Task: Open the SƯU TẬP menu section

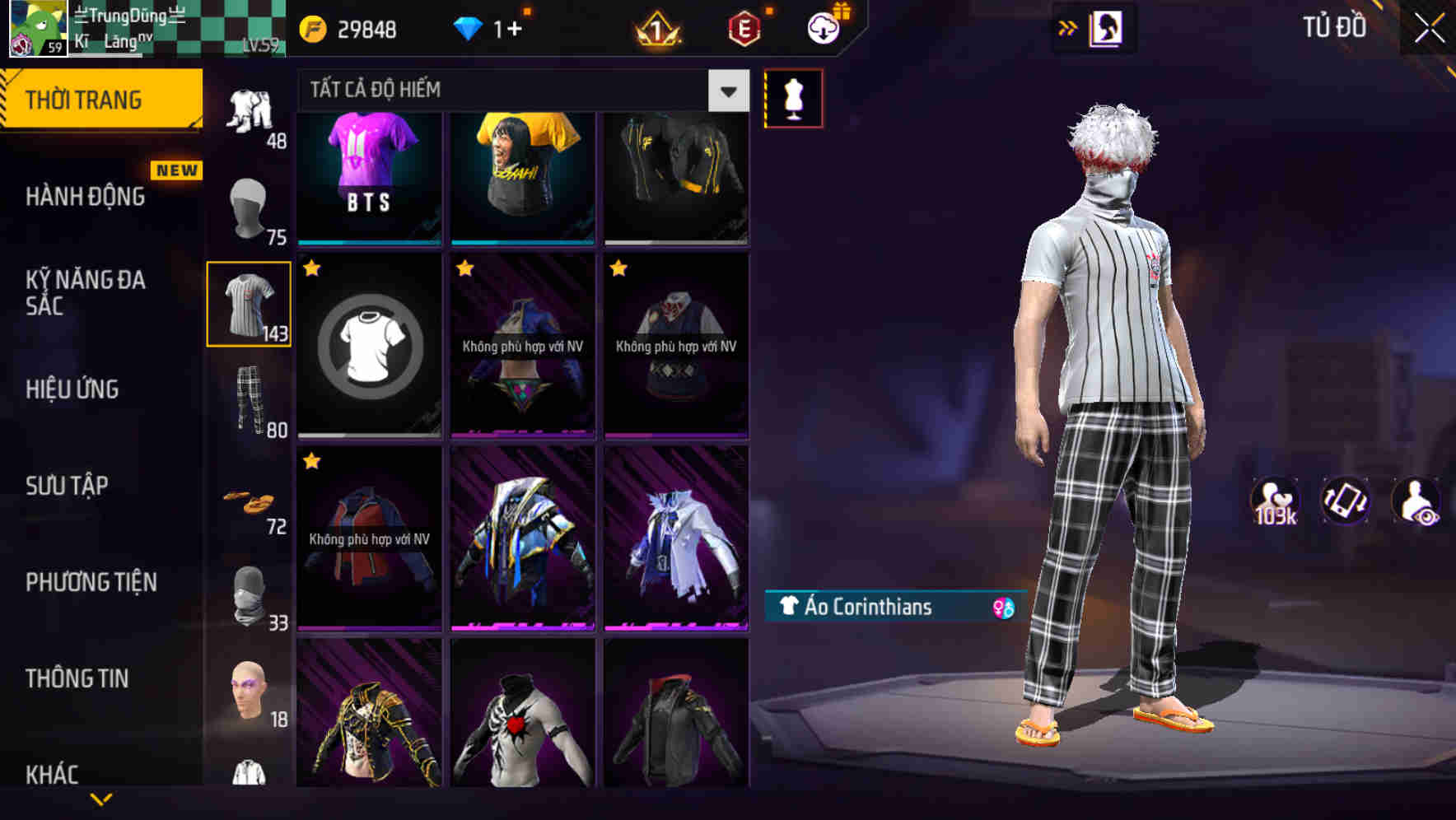Action: click(68, 486)
